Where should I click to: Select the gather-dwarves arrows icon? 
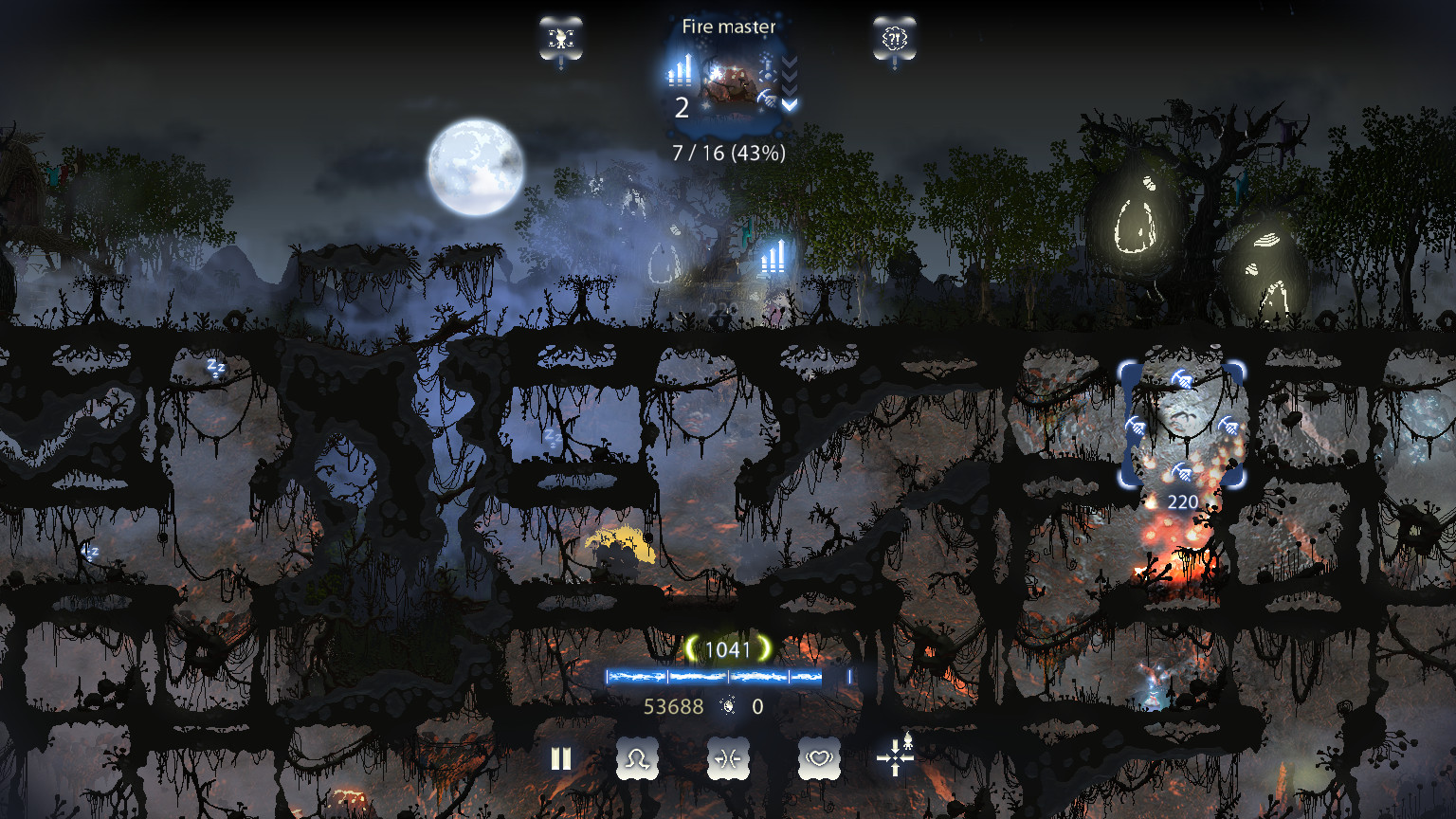click(727, 758)
